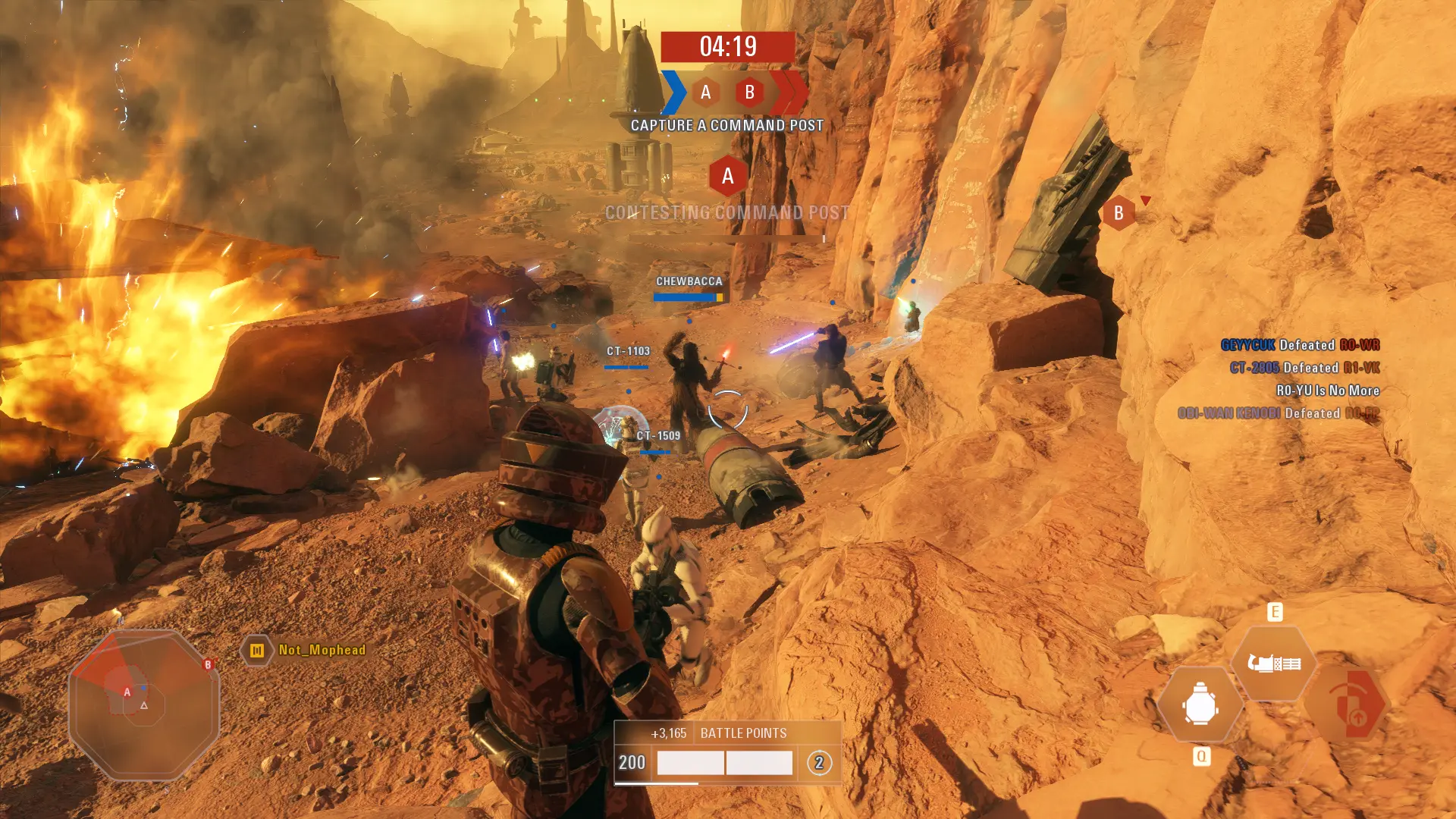Select the red cooldown shield ability
Screen dimensions: 1456x819
[1348, 706]
